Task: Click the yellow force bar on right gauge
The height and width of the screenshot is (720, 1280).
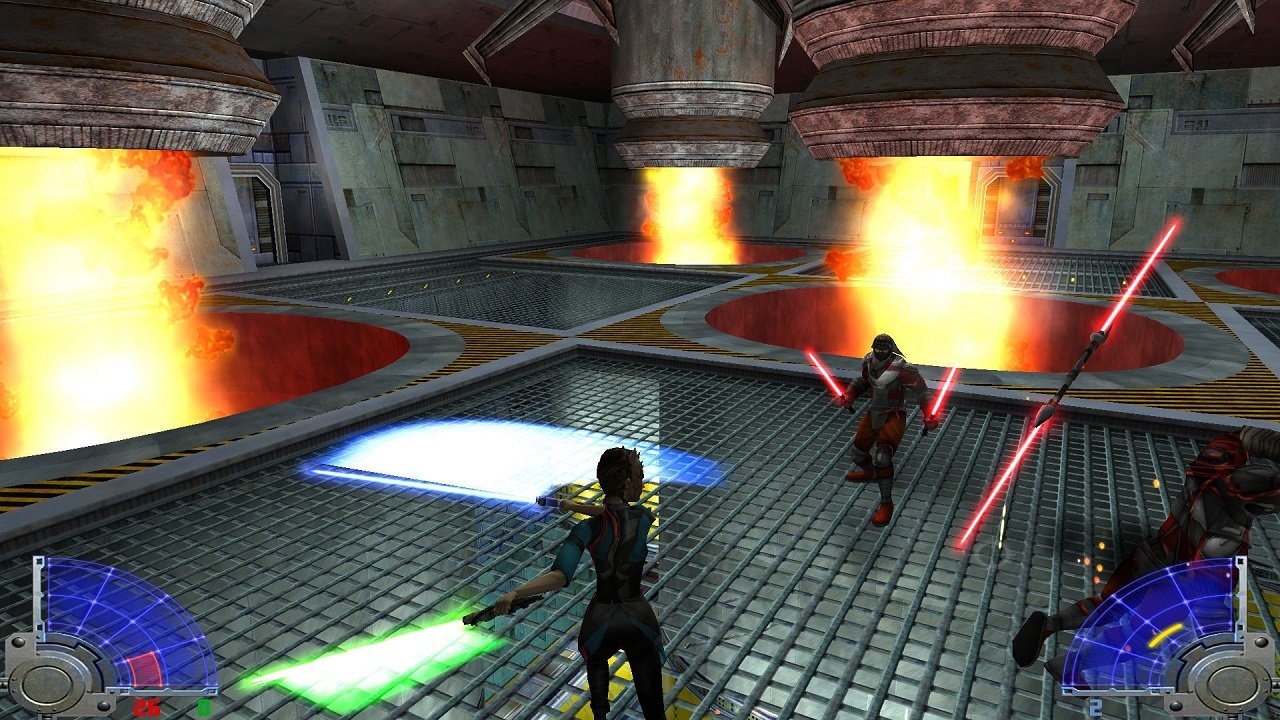Action: 1165,635
